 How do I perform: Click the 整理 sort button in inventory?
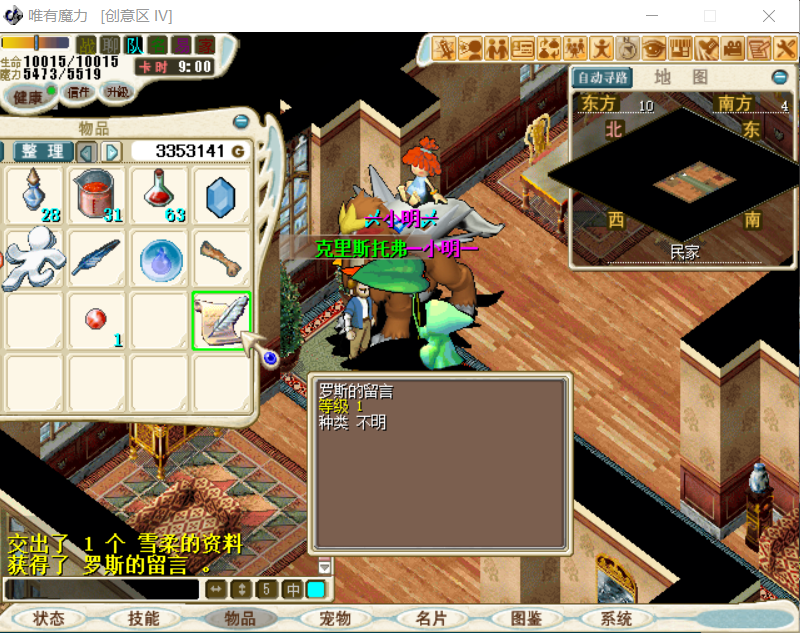click(x=43, y=151)
